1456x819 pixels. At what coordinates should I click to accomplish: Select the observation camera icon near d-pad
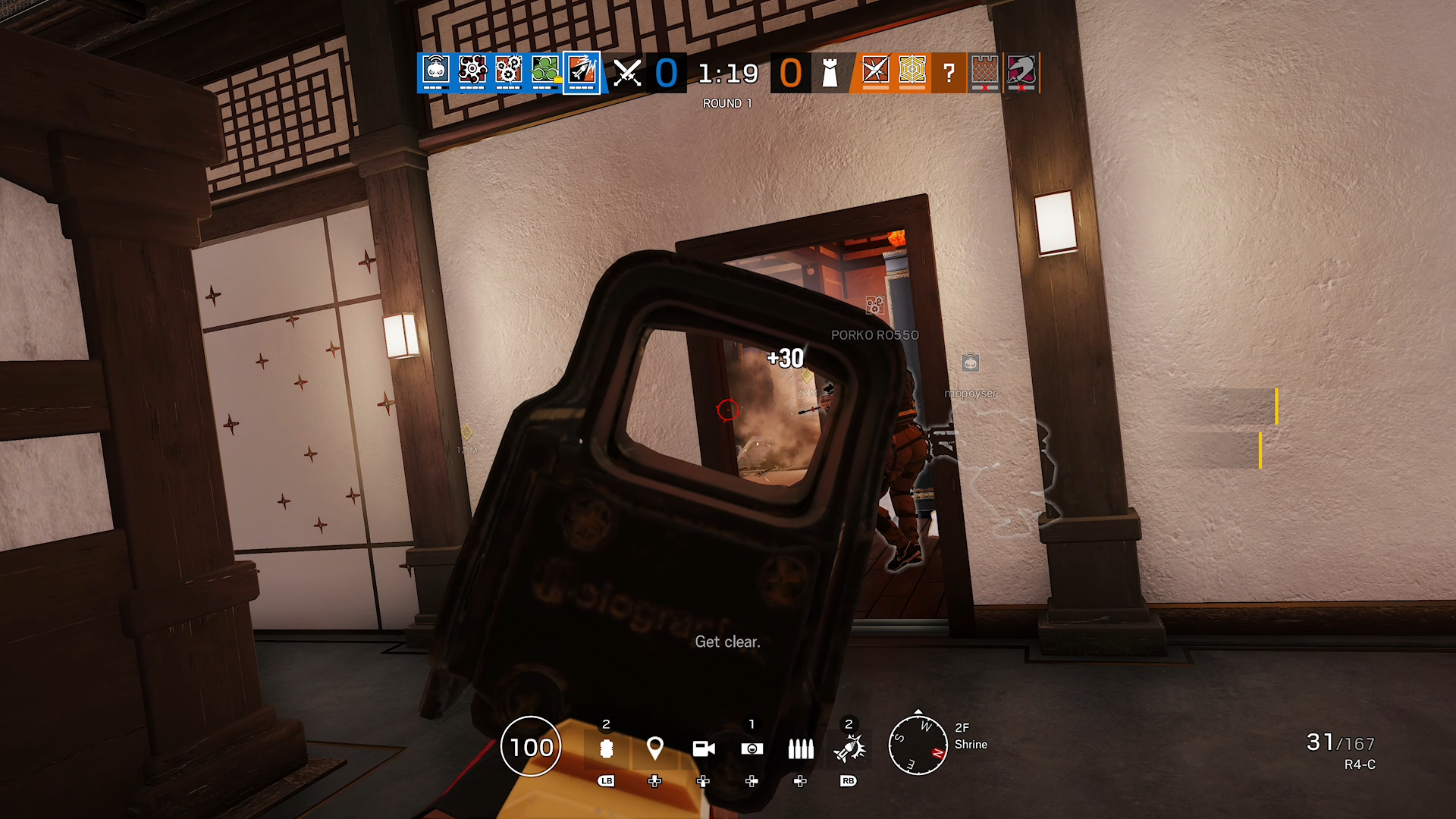point(752,749)
